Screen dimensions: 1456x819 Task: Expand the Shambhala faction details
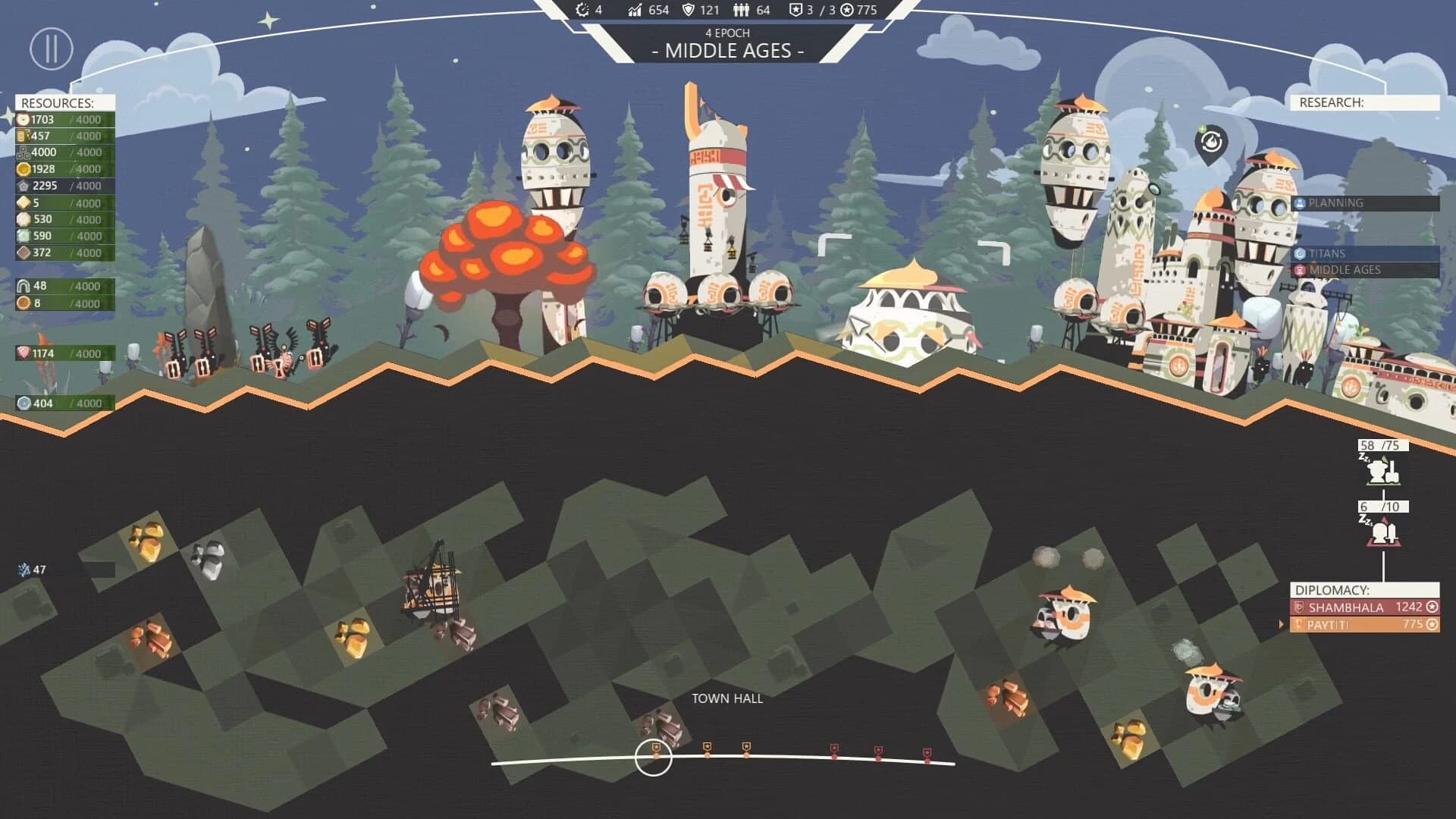1346,607
